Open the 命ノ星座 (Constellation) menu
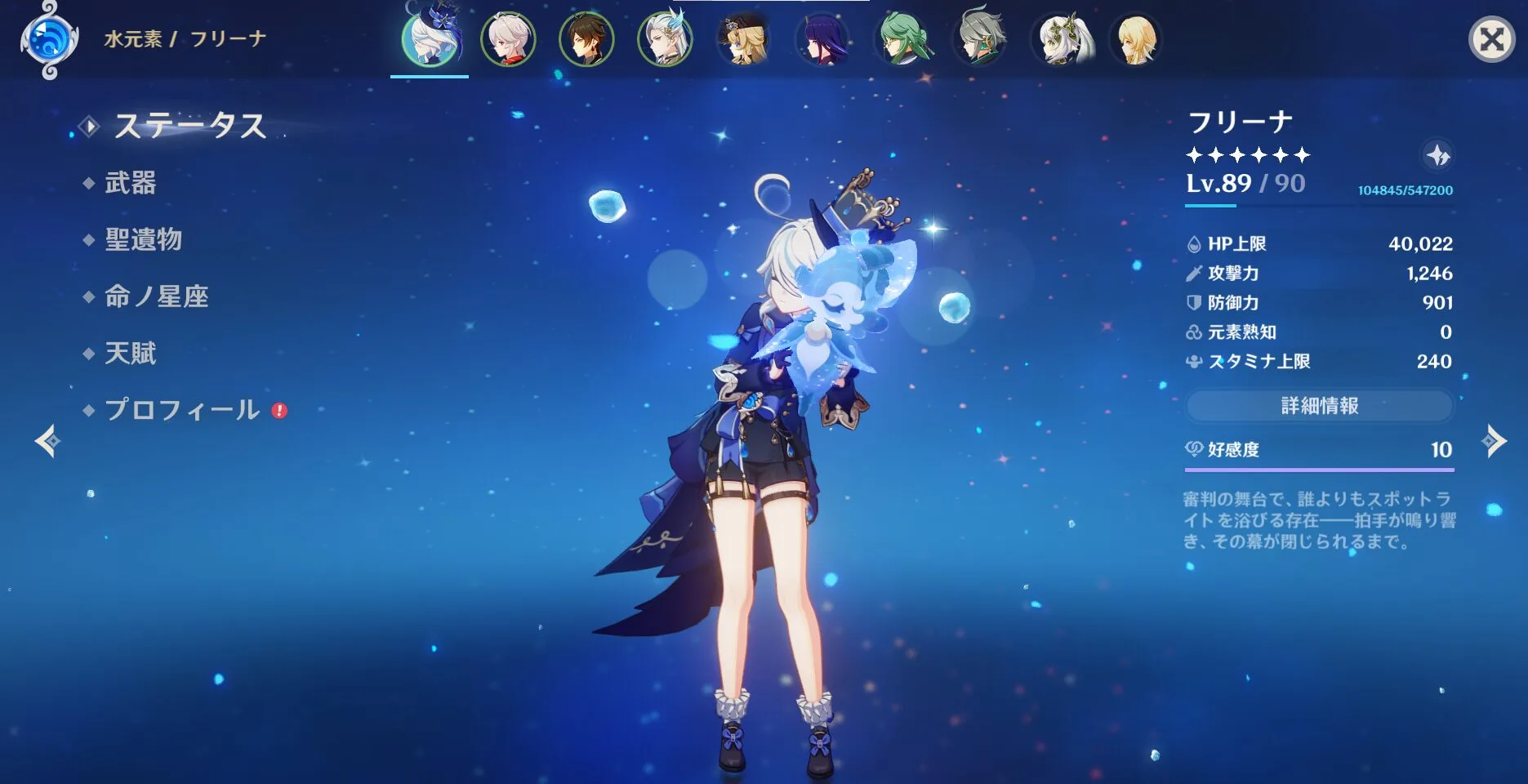The image size is (1528, 784). click(156, 296)
